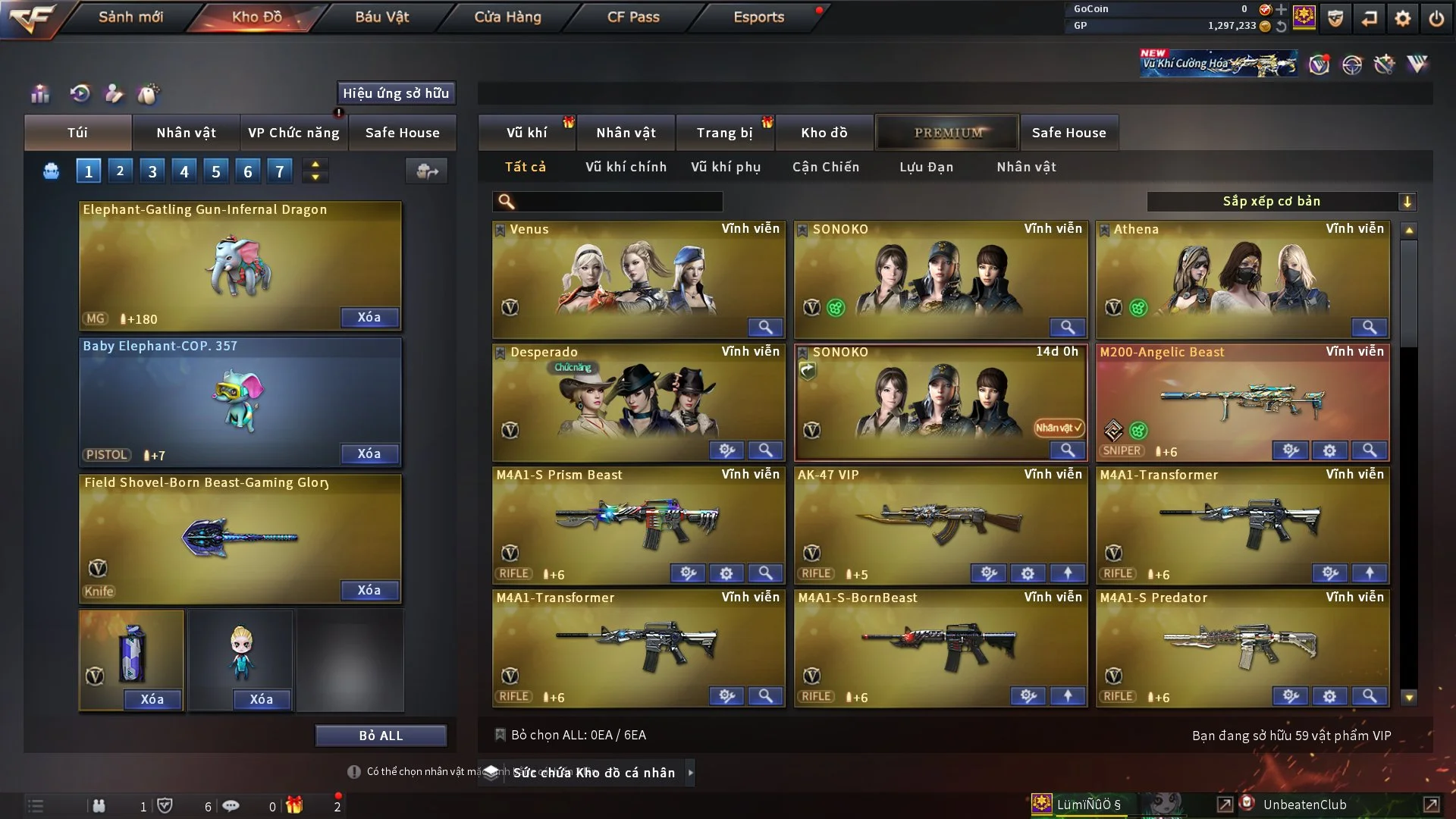Open the in-game settings gear icon

coord(1404,17)
